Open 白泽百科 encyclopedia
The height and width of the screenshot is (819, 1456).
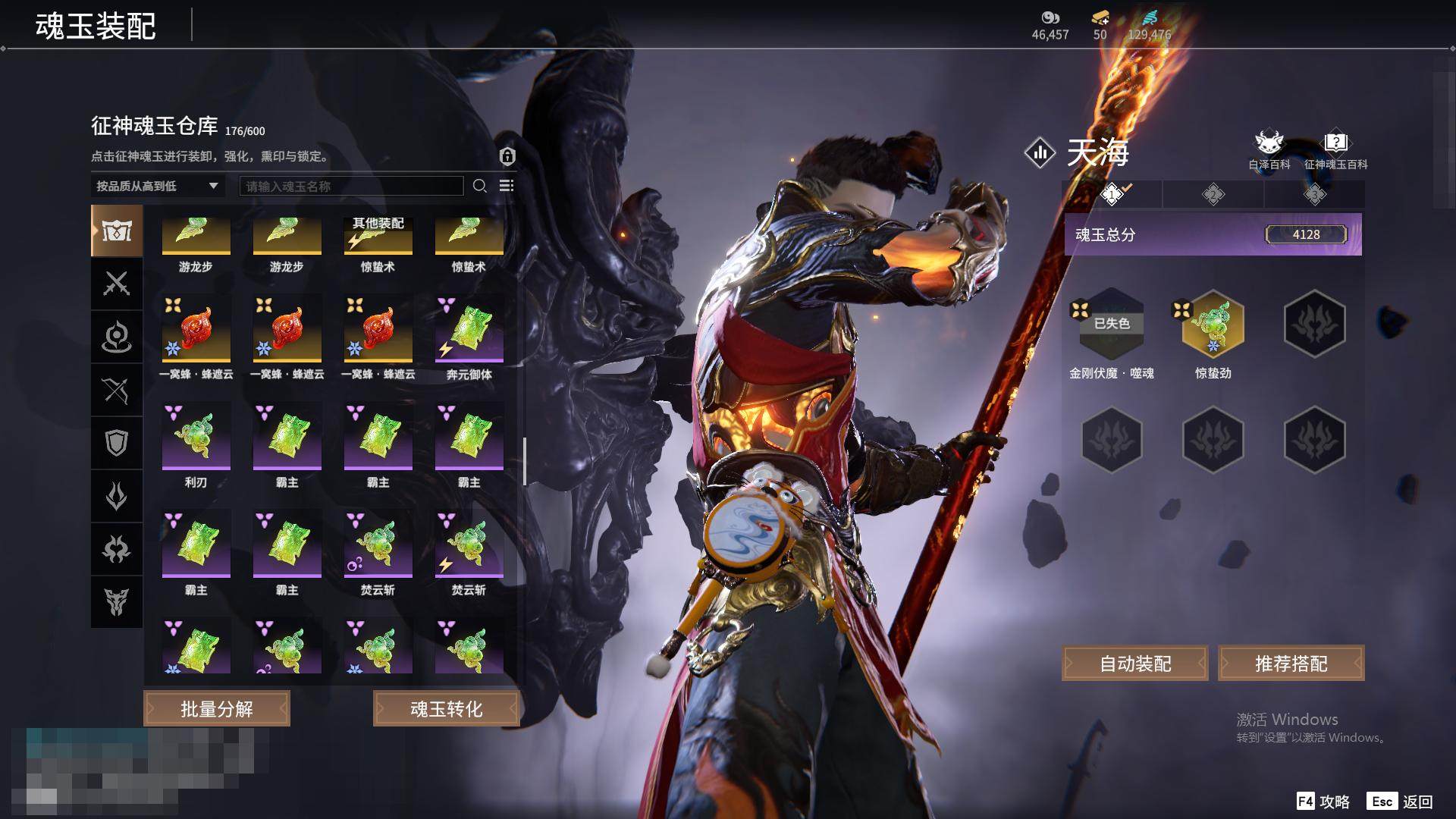[x=1269, y=148]
